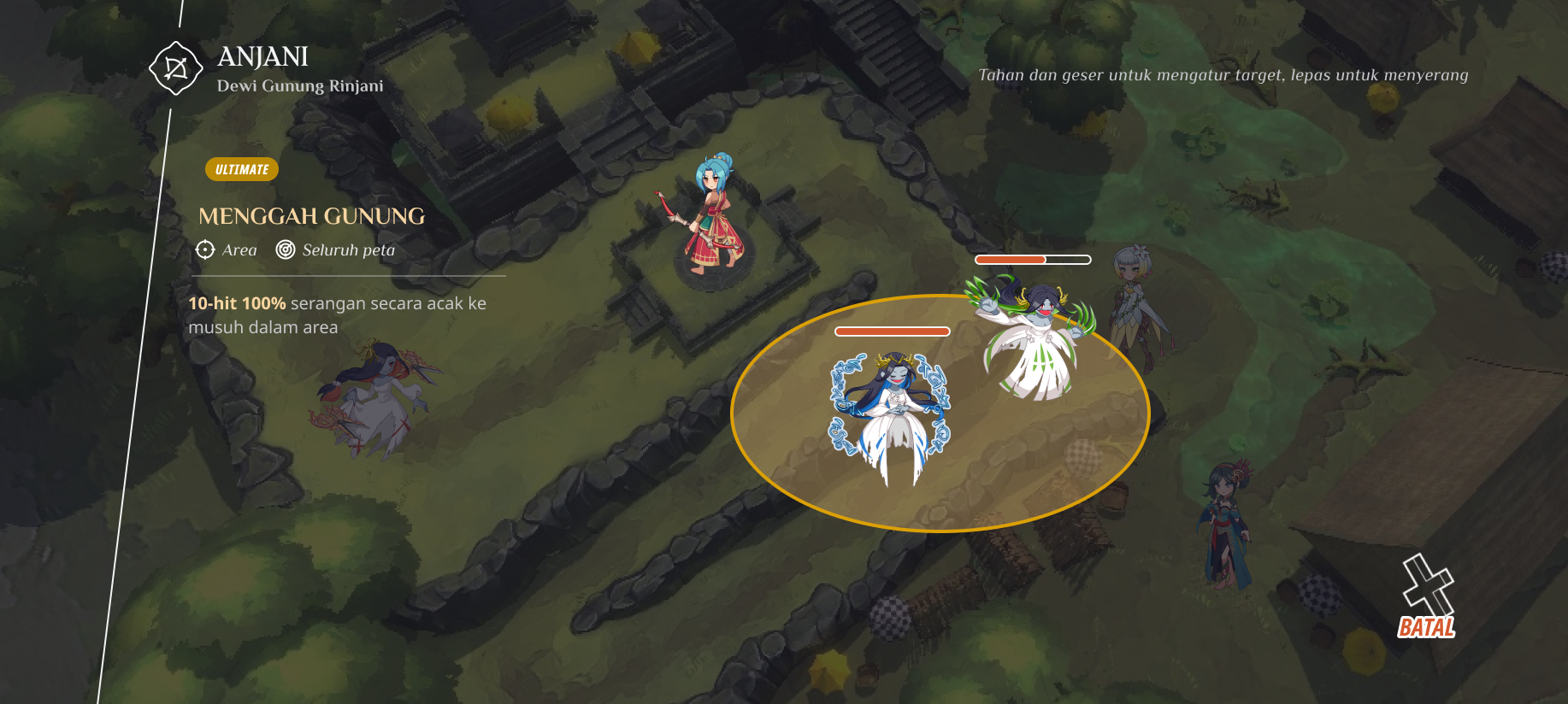Image resolution: width=1568 pixels, height=704 pixels.
Task: Tap the ULTIMATE badge
Action: tap(242, 169)
